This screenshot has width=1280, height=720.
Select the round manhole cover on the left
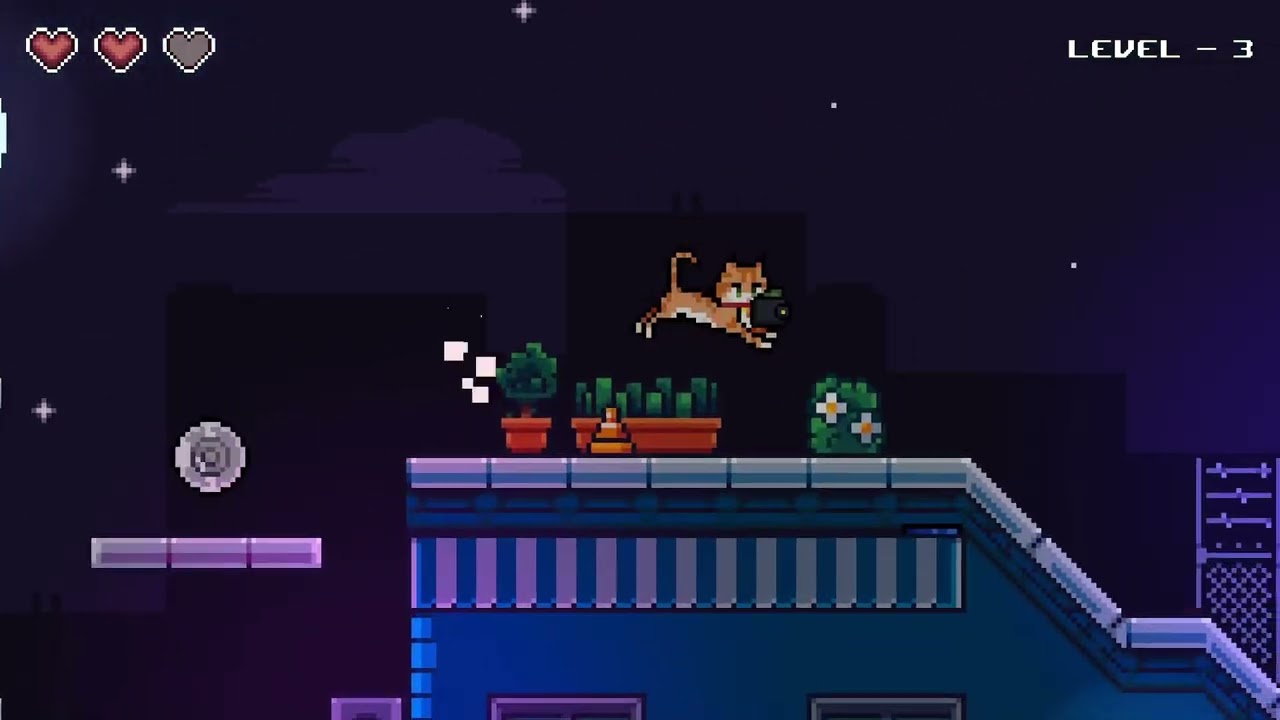click(210, 457)
